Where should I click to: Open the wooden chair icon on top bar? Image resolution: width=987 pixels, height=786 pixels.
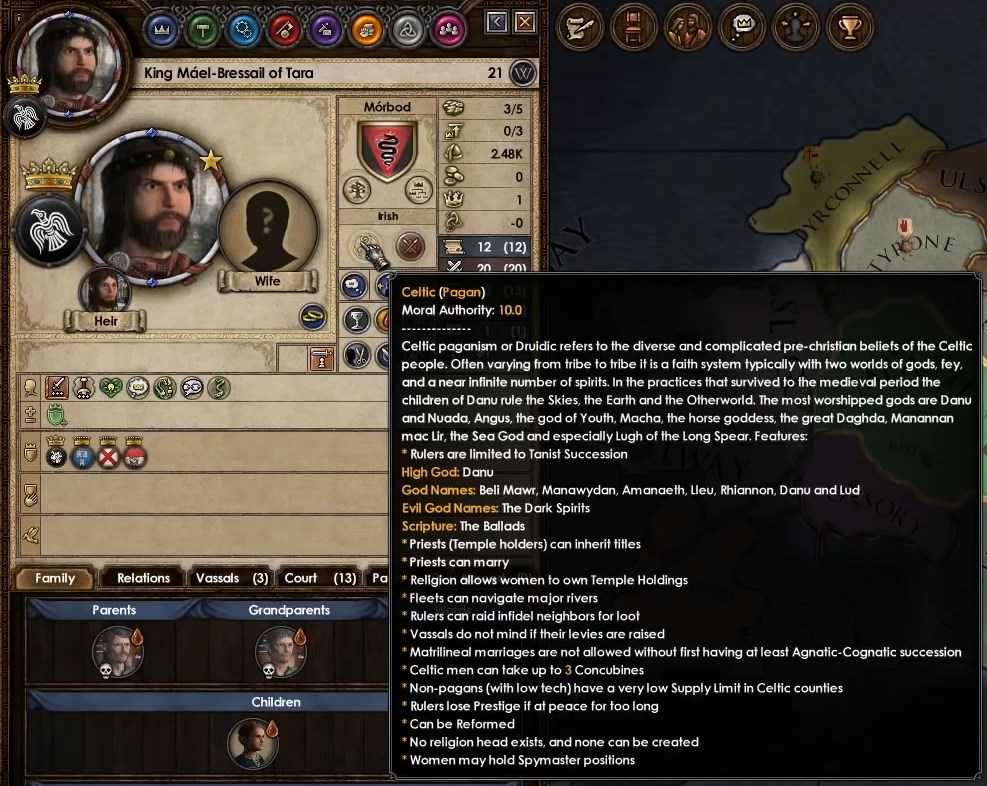634,27
